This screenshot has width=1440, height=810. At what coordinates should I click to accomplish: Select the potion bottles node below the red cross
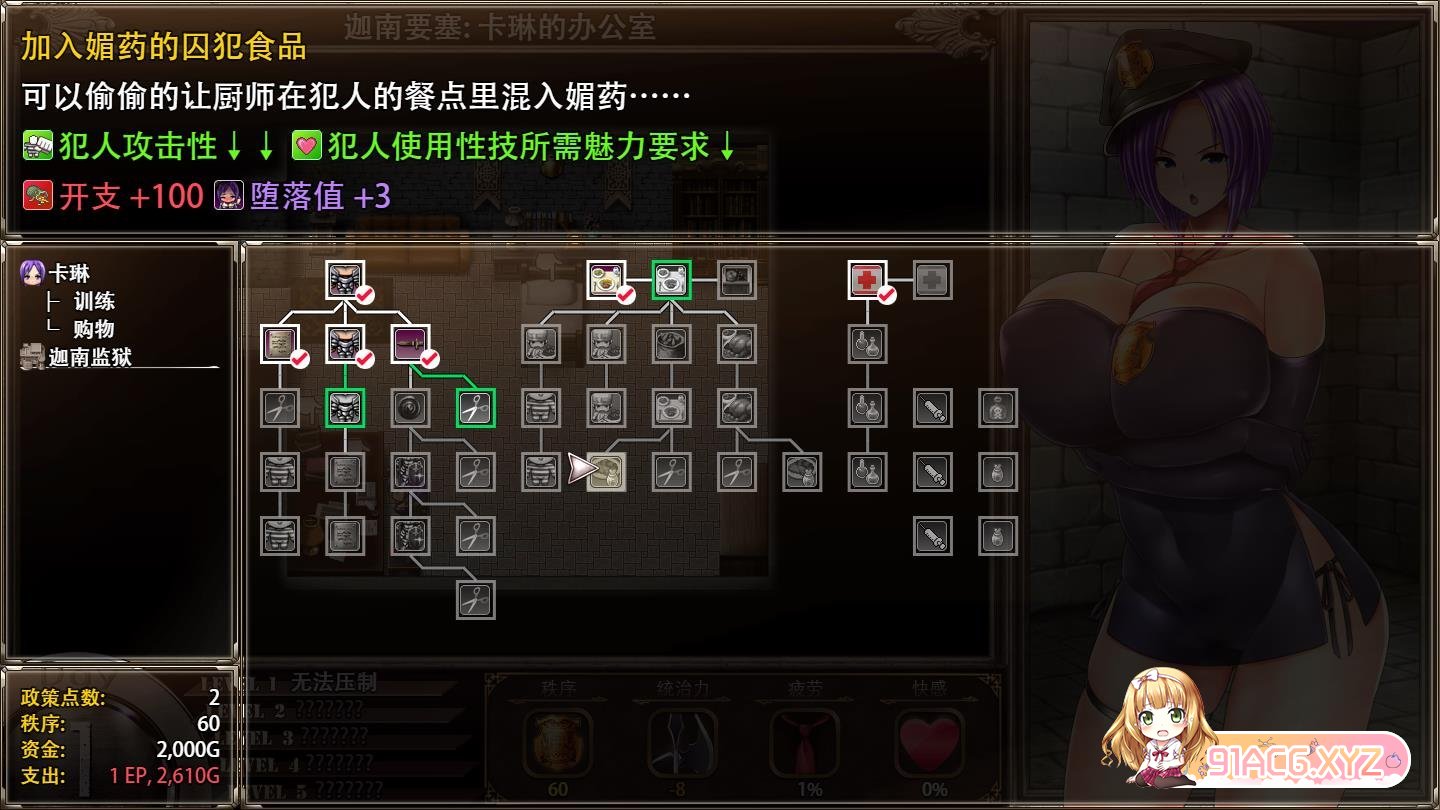(x=866, y=343)
